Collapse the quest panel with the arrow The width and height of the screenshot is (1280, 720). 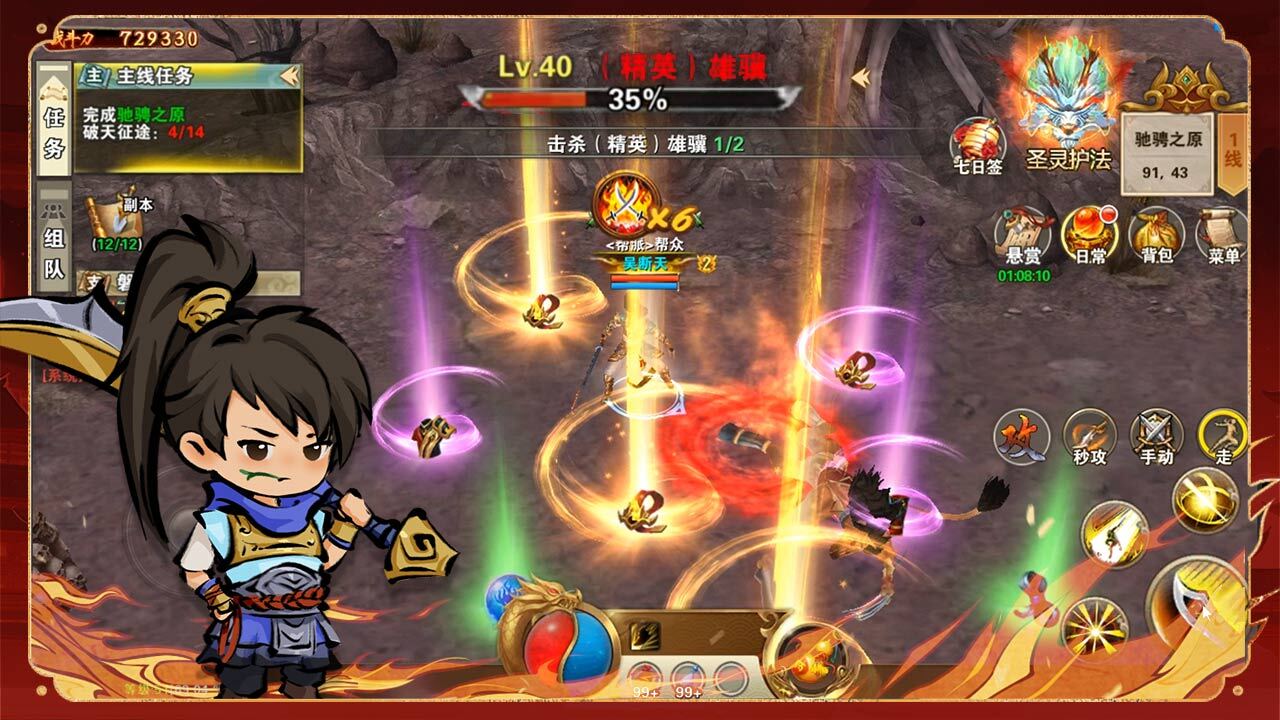pyautogui.click(x=290, y=76)
